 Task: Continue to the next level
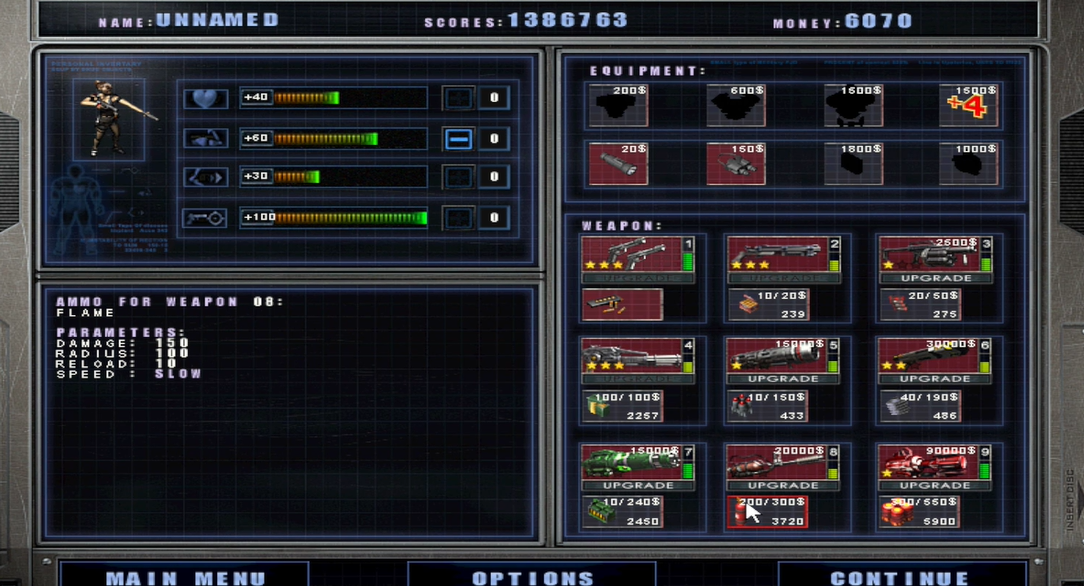899,576
